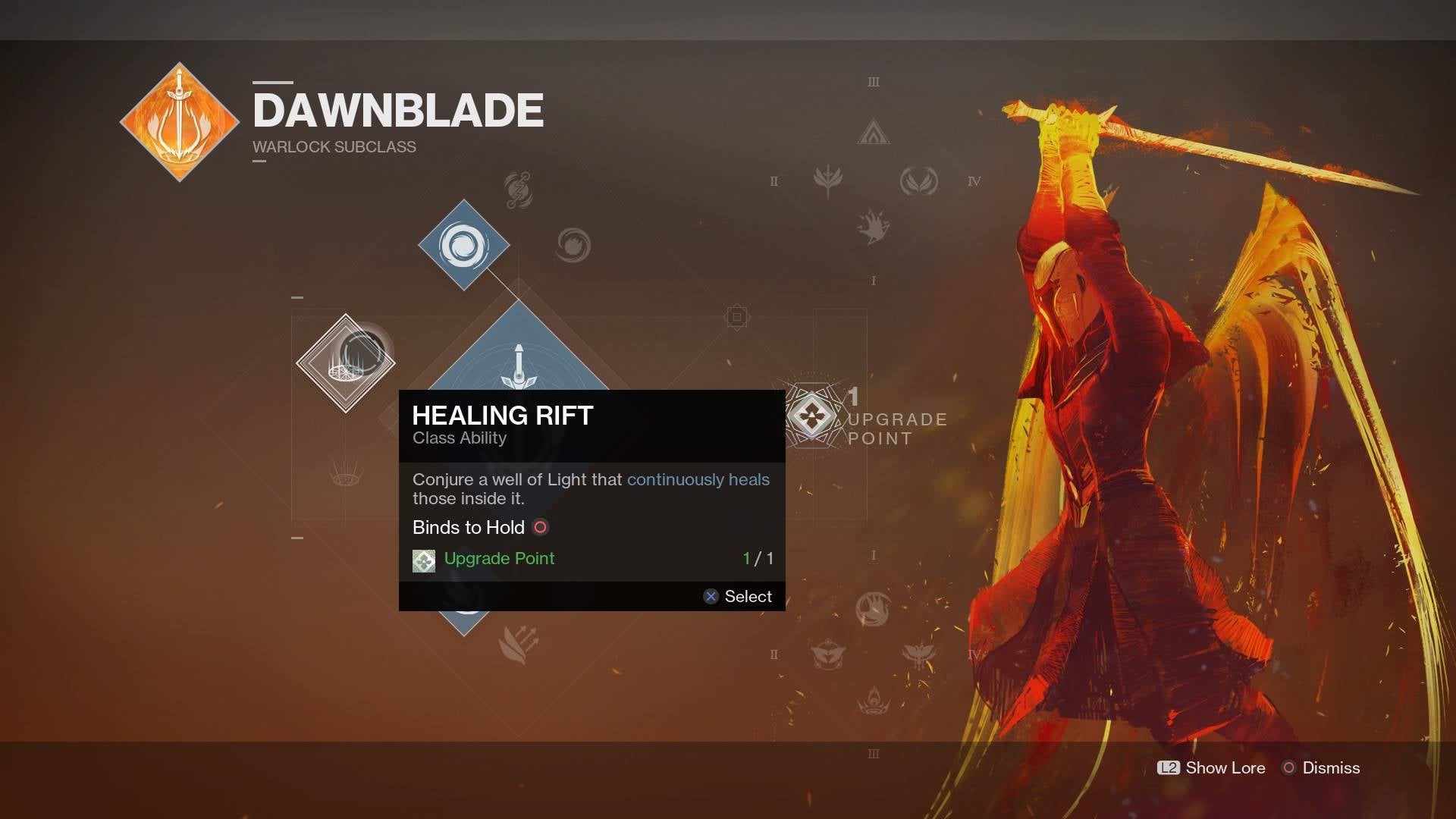Viewport: 1456px width, 819px height.
Task: Toggle the Hold bind circle next to Binds to Hold
Action: tap(540, 527)
